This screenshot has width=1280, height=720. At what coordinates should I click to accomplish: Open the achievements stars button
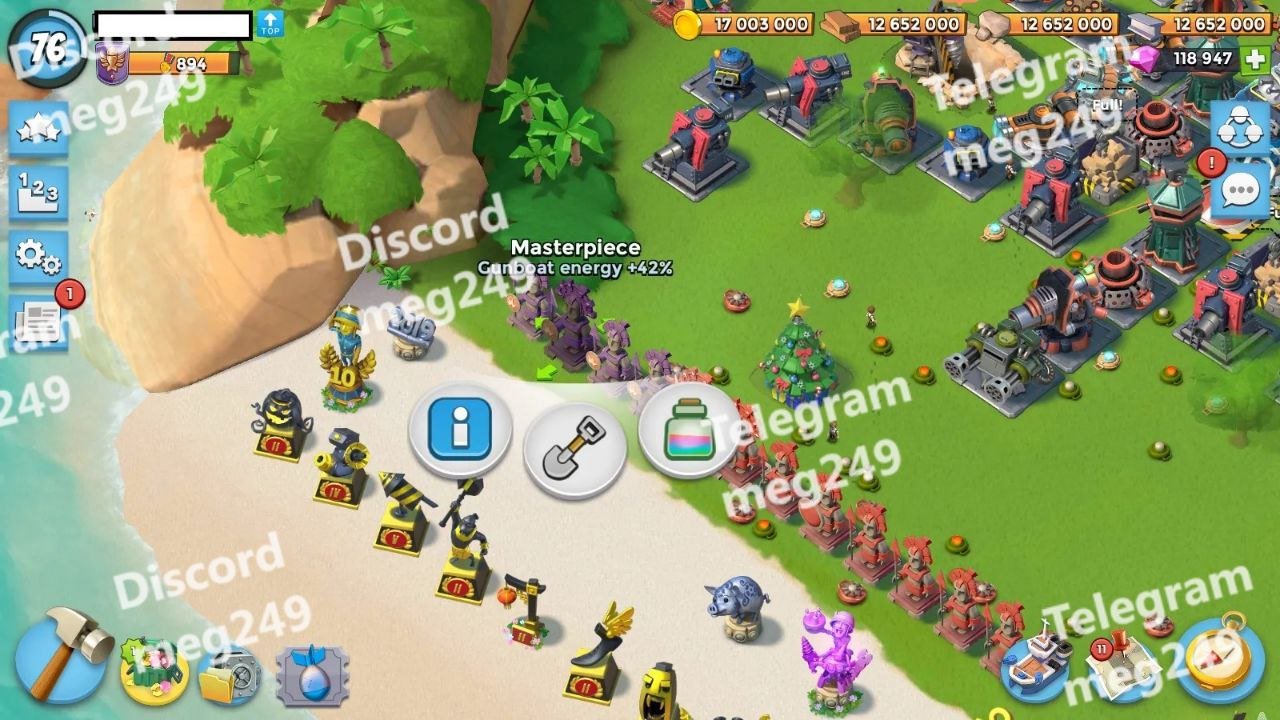click(38, 130)
